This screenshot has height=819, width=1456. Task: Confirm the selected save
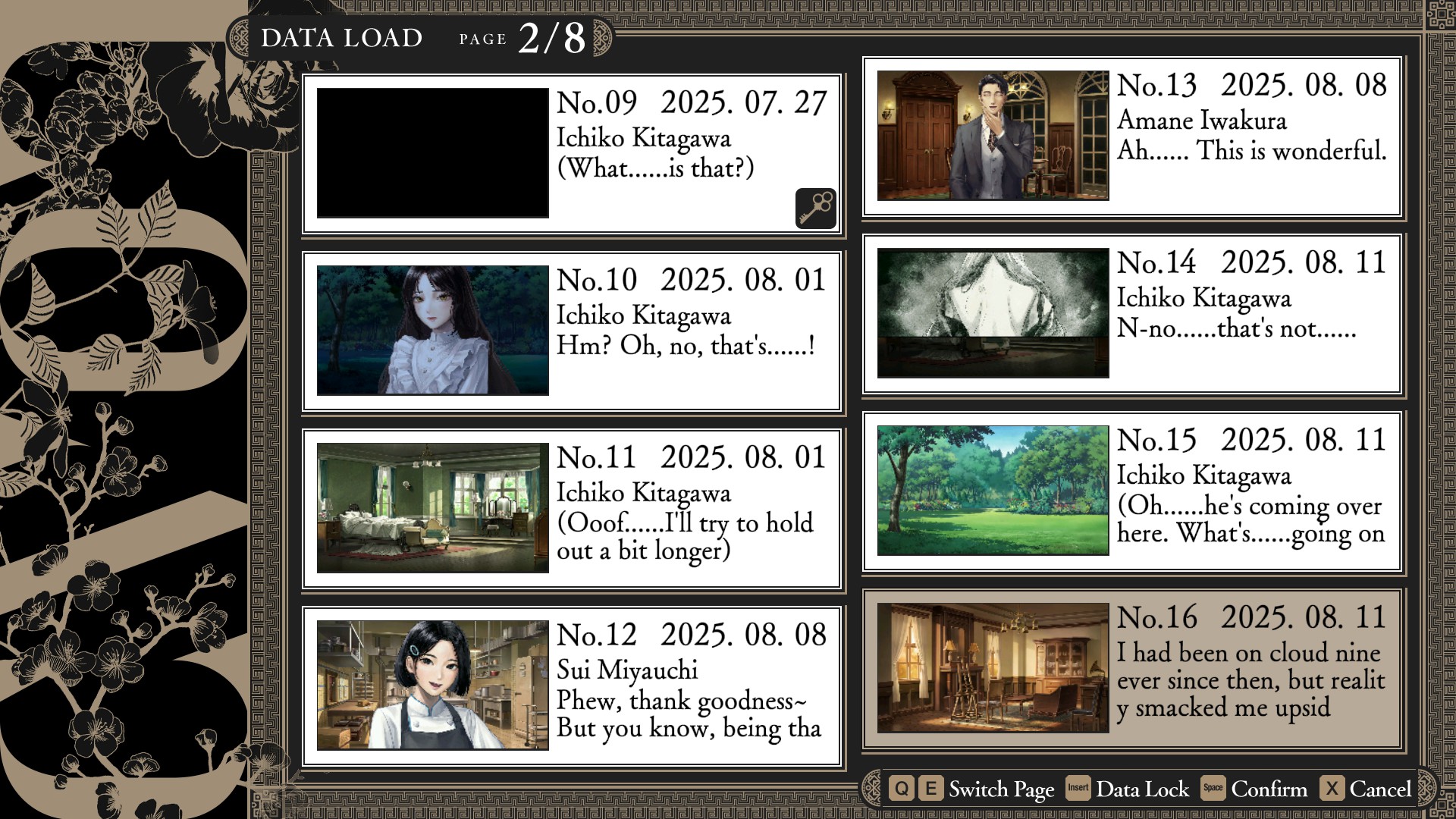click(1254, 789)
